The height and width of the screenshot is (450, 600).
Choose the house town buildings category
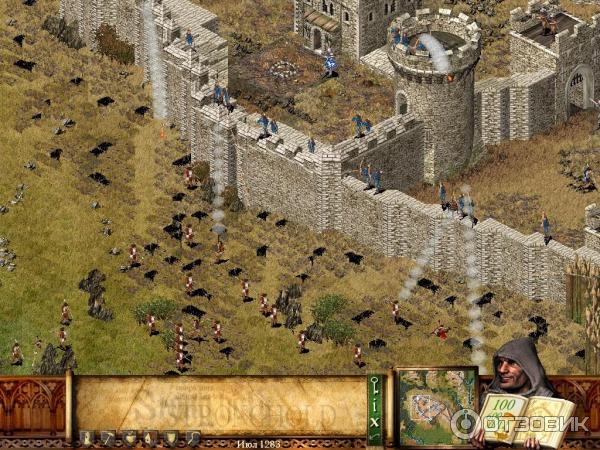(x=149, y=437)
